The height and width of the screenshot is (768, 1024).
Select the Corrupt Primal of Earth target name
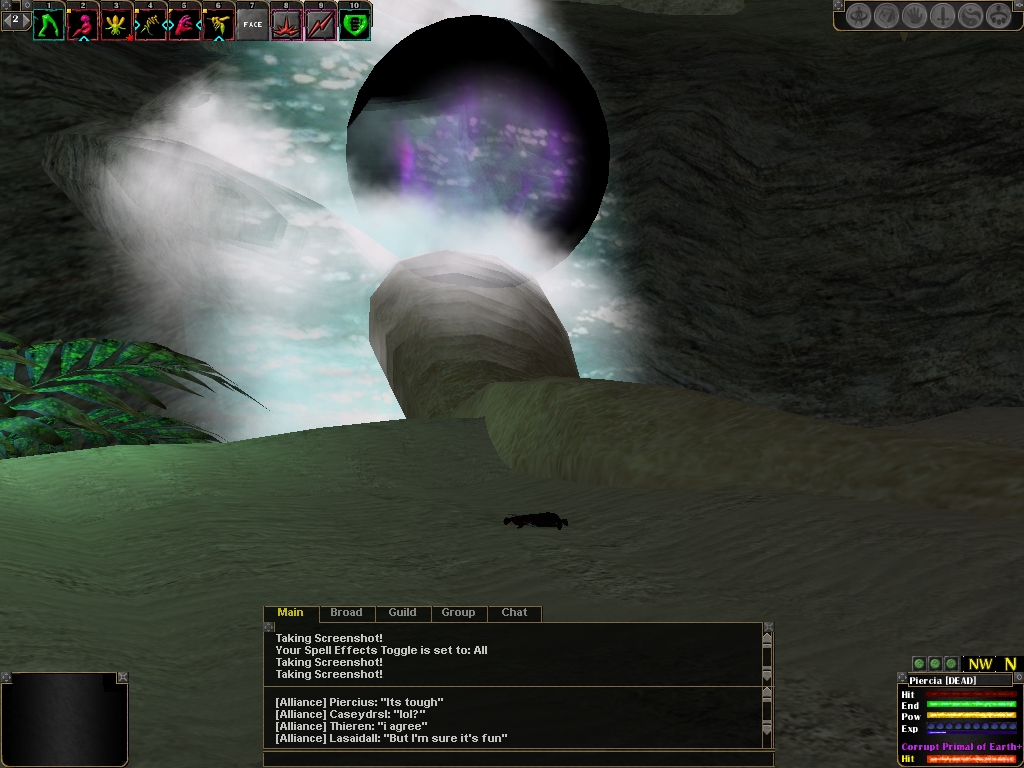click(961, 747)
